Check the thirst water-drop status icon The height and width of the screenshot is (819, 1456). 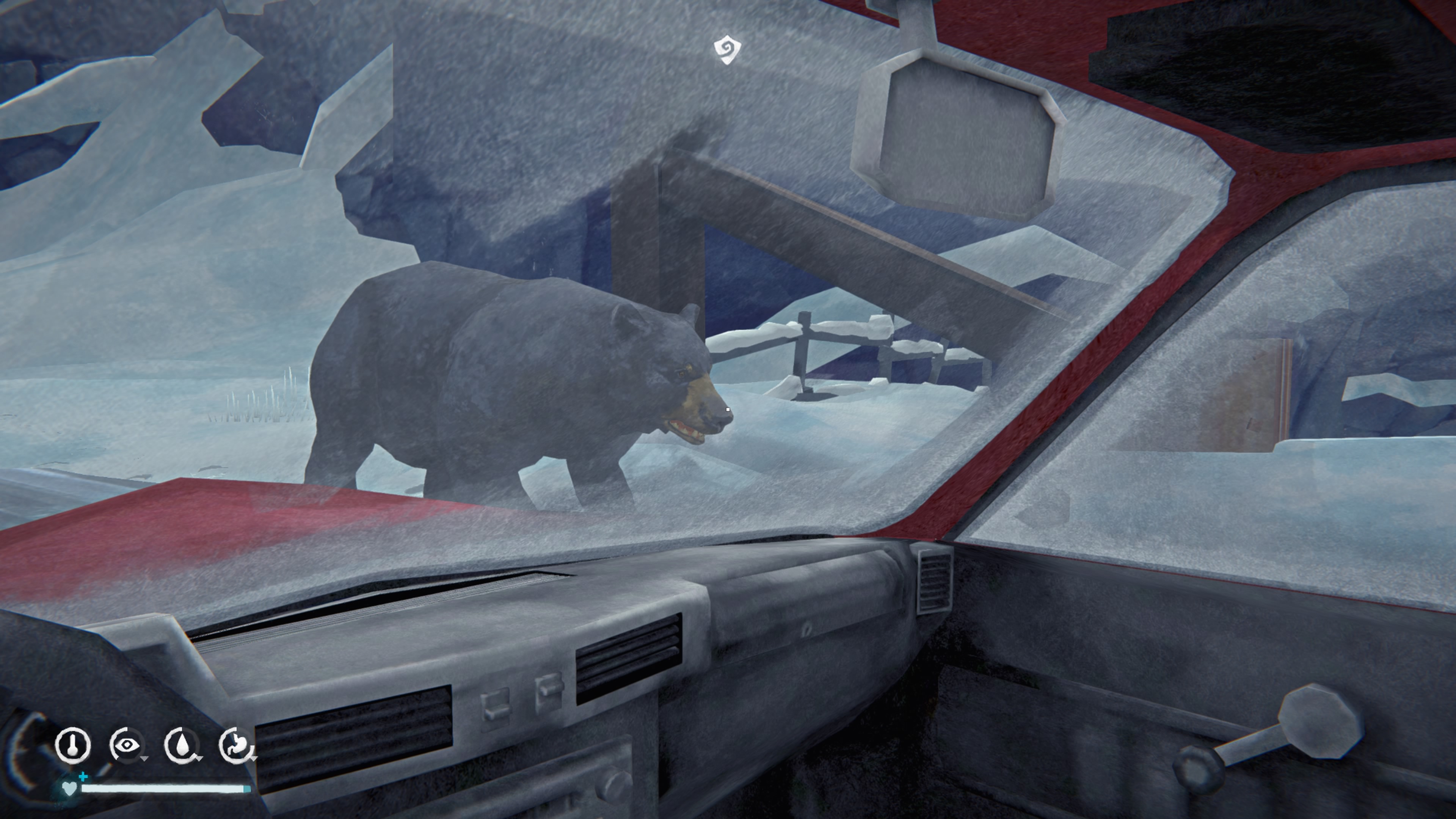click(x=182, y=745)
